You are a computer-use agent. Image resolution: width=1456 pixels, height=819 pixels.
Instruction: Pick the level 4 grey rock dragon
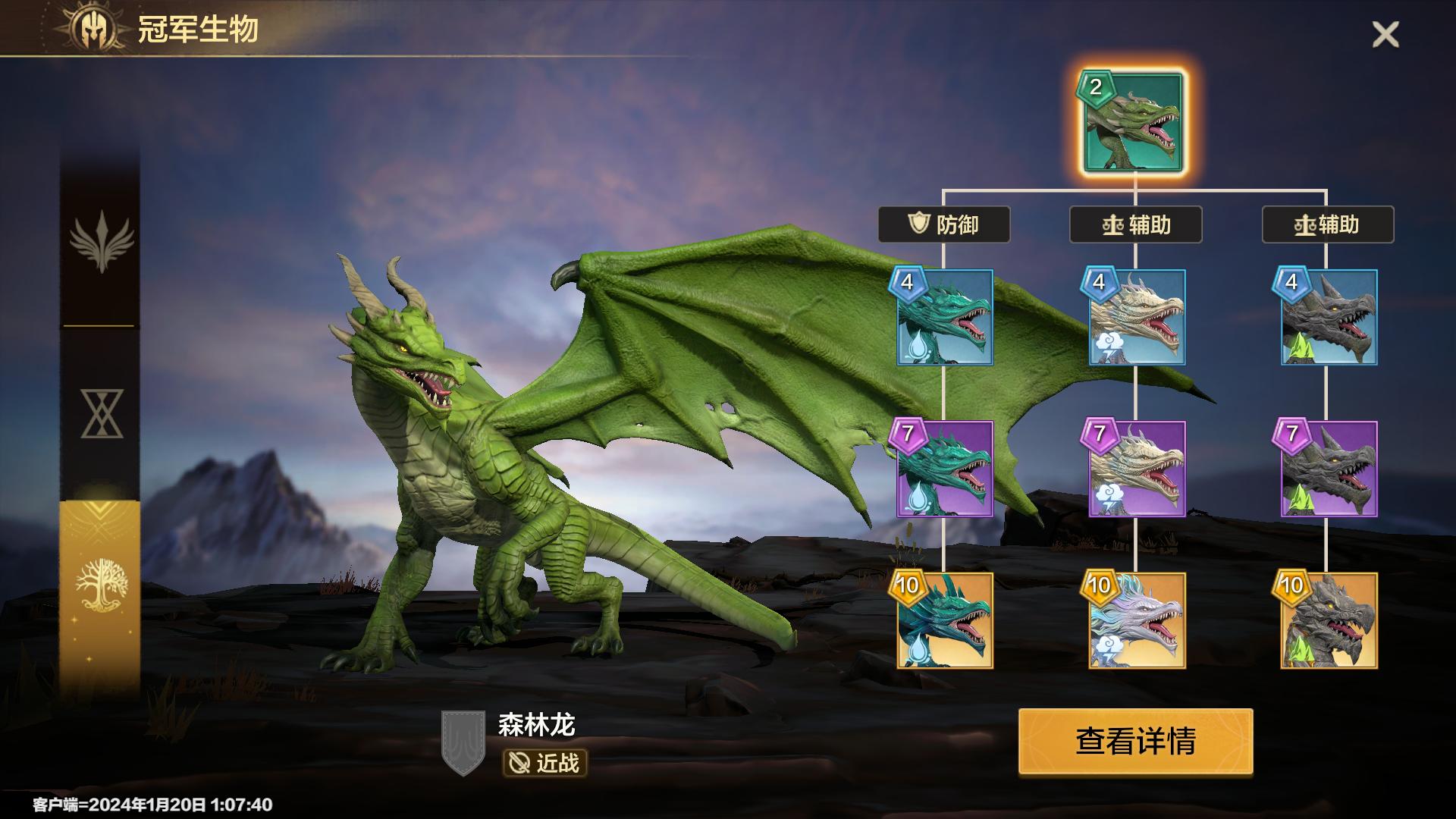pyautogui.click(x=1329, y=318)
